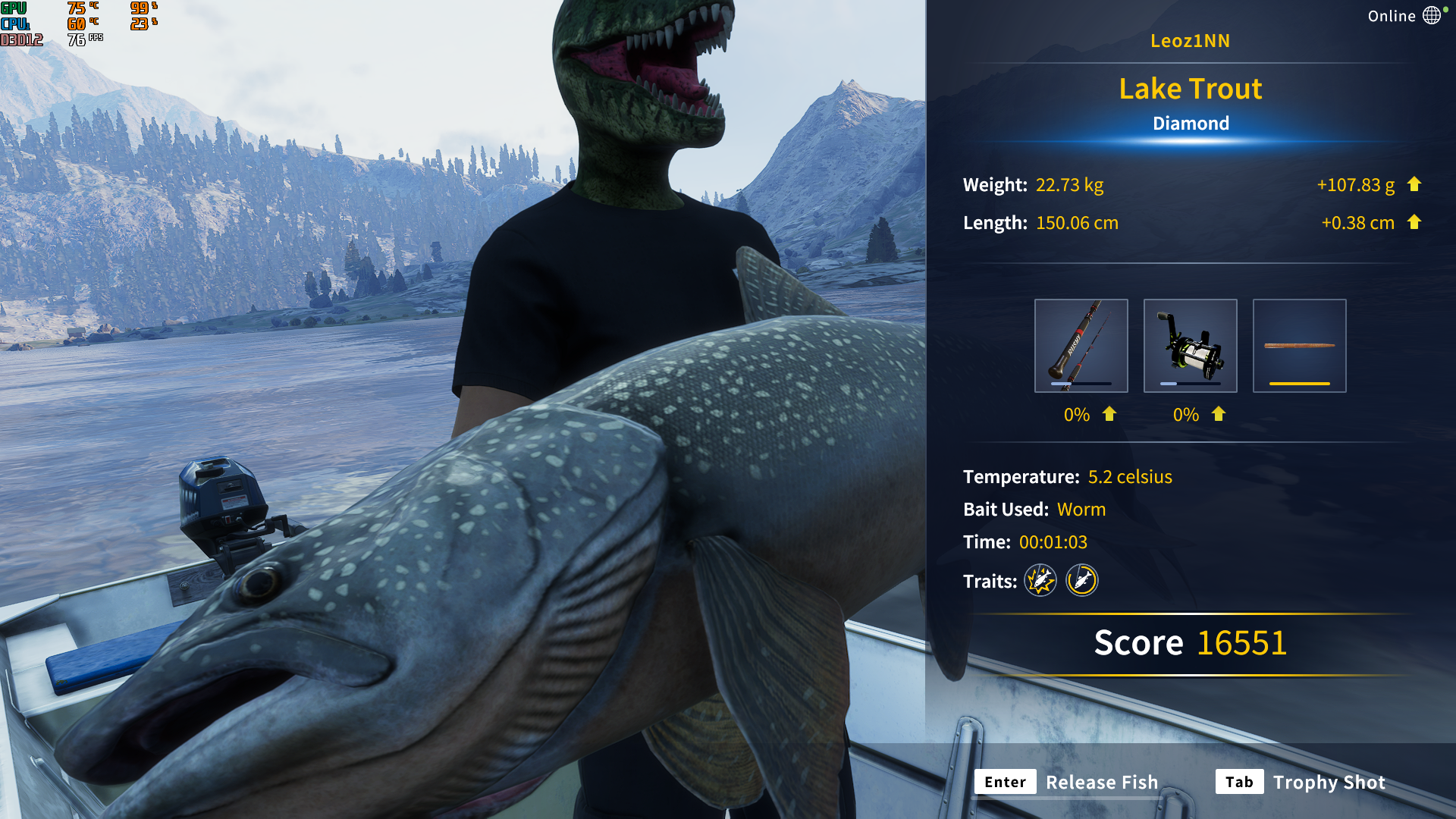Select the fishing rod equipment icon

[x=1081, y=345]
